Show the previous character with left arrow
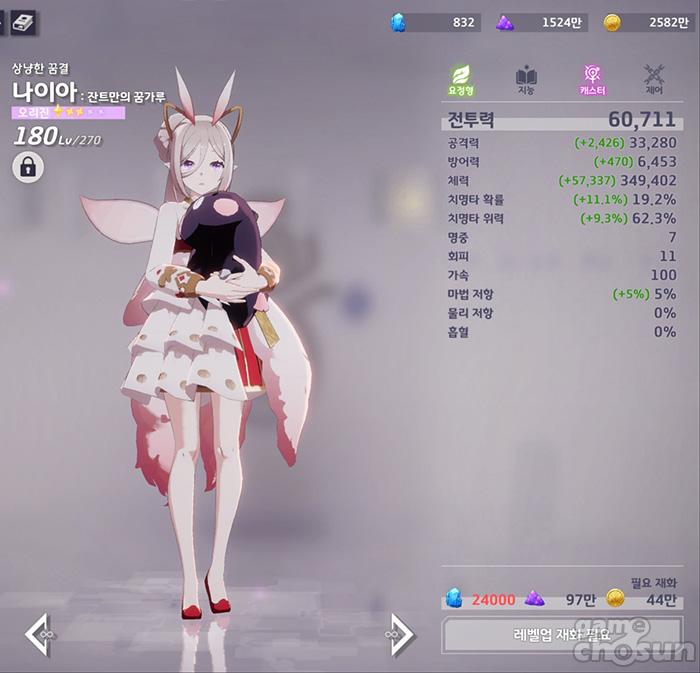The width and height of the screenshot is (700, 673). pos(38,635)
